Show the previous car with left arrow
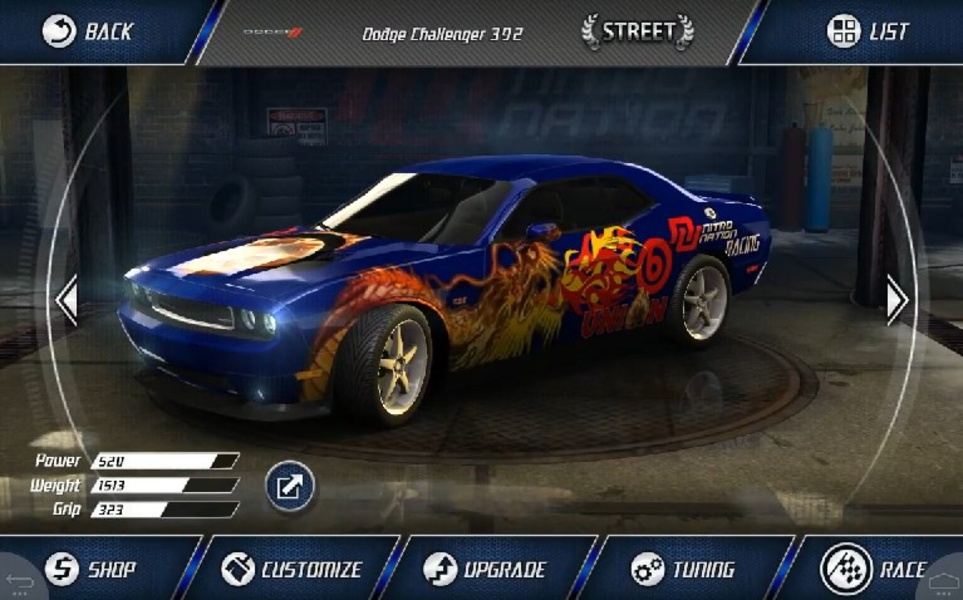The image size is (963, 600). (66, 299)
